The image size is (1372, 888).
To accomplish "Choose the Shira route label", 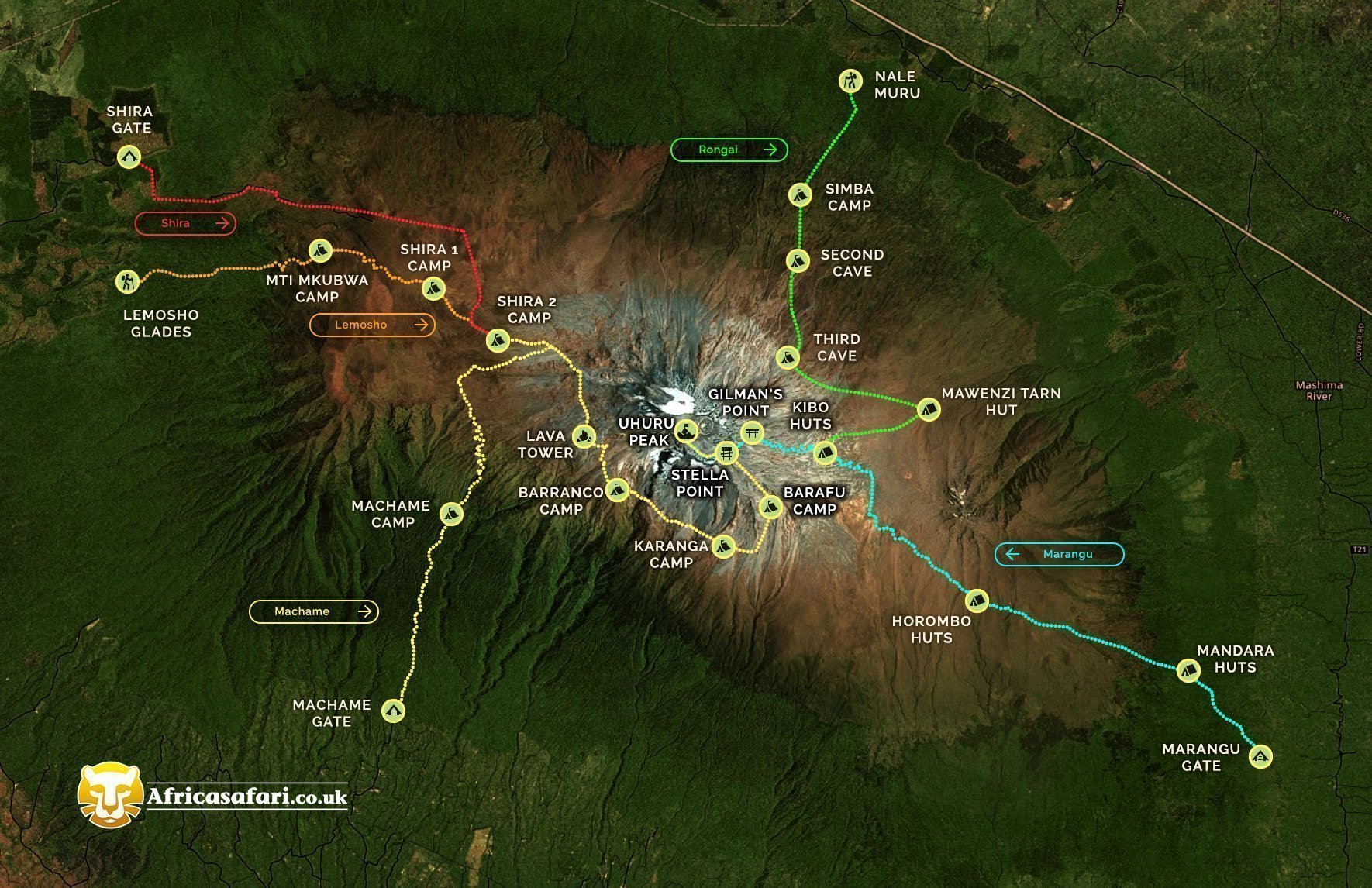I will click(185, 223).
